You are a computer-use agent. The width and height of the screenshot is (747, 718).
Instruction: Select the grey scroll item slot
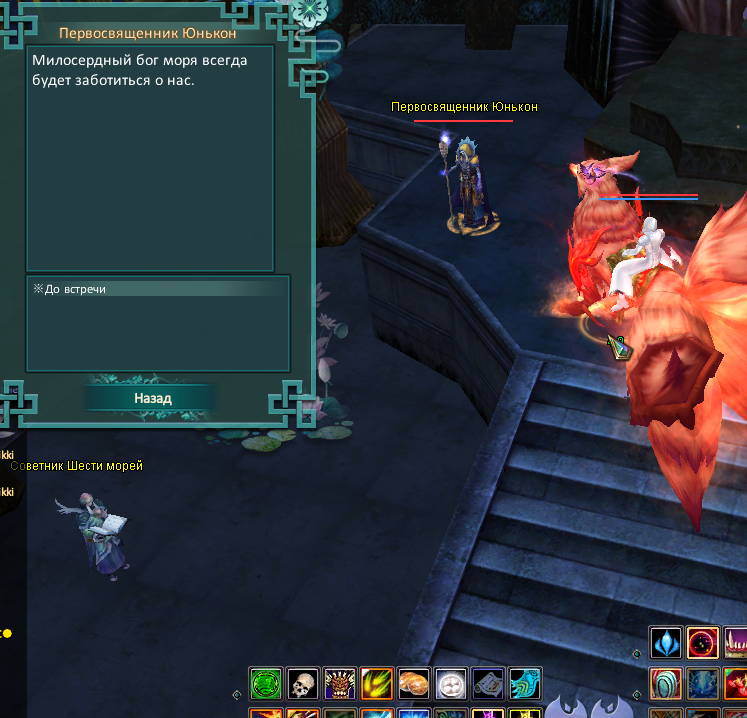click(x=488, y=684)
